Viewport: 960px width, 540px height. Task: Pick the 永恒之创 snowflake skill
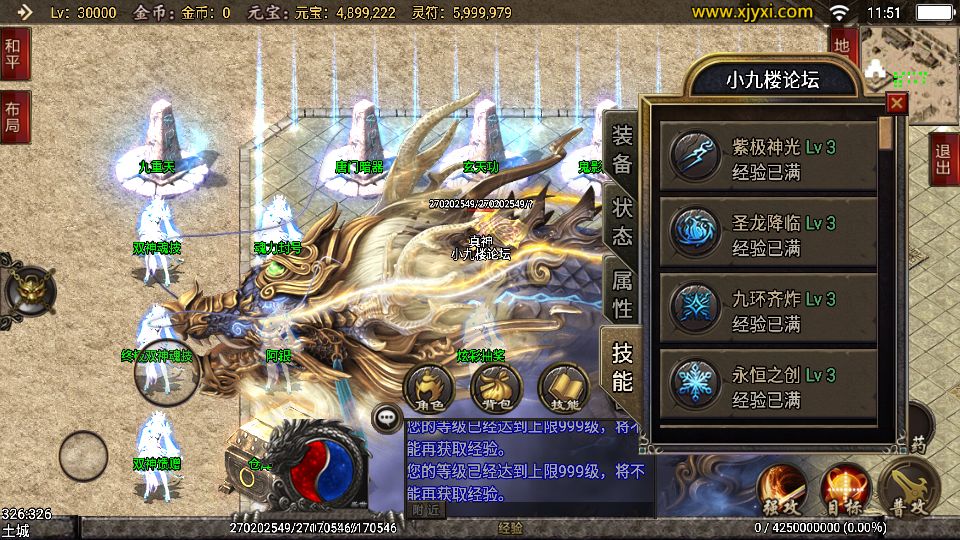768,387
